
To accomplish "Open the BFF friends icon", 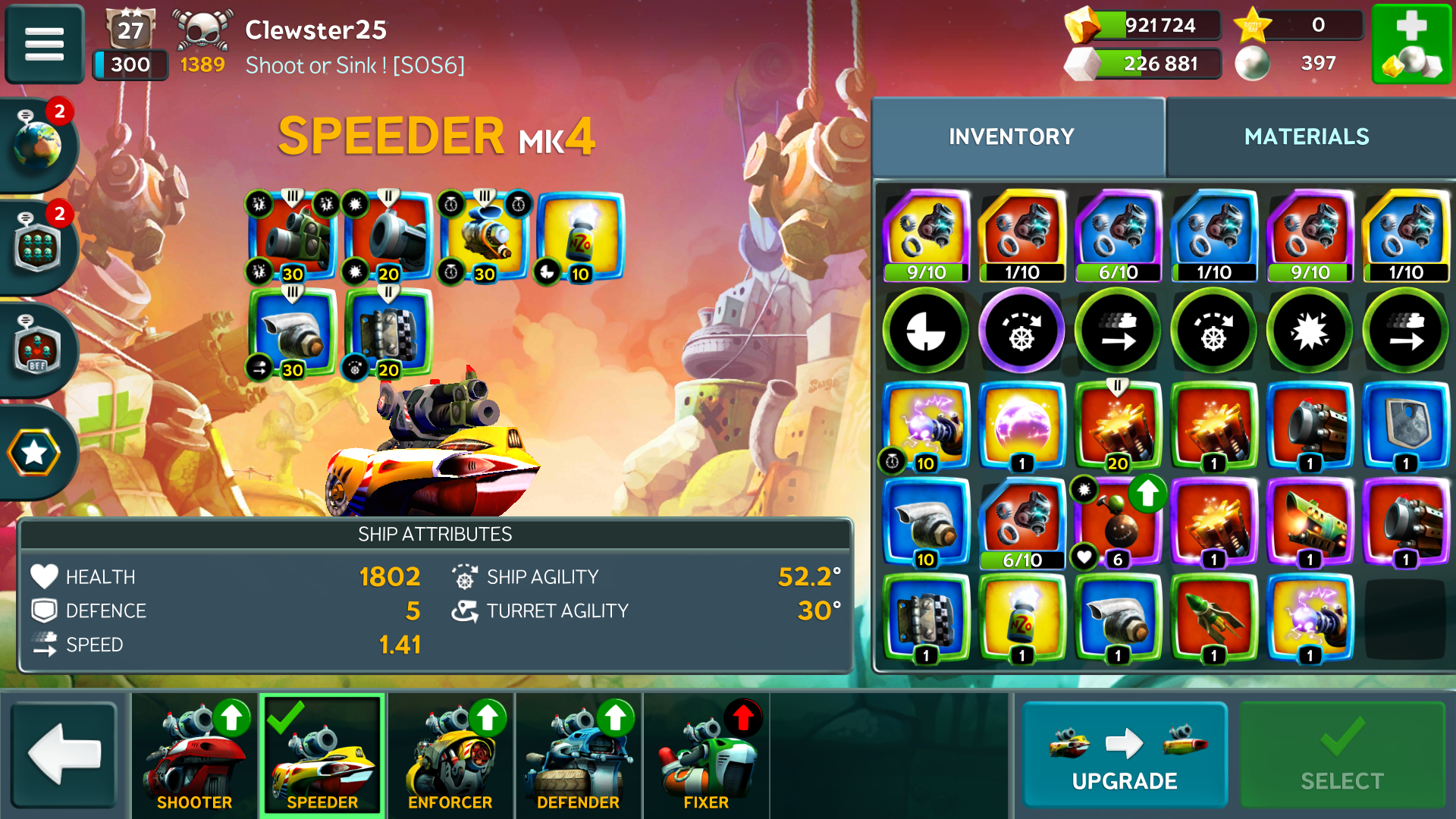I will 36,350.
